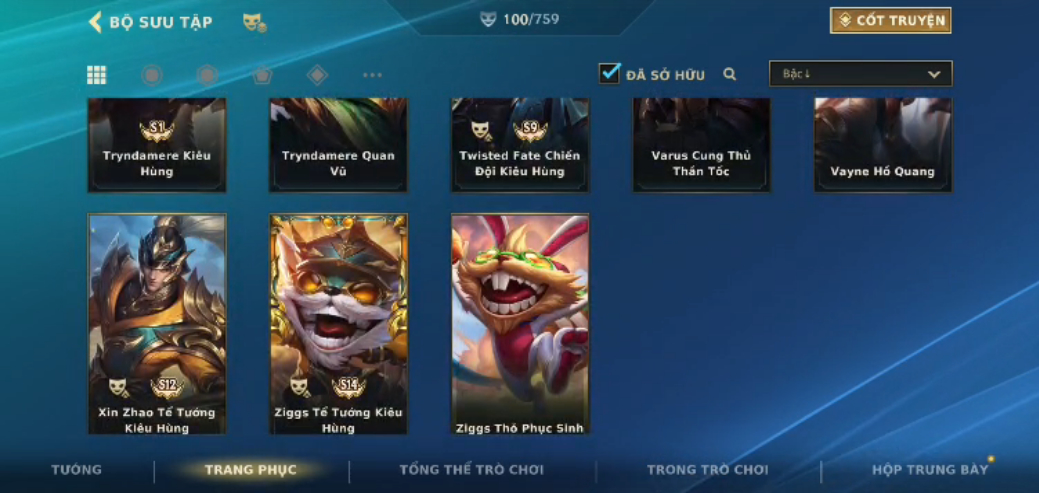
Task: Select the grid view filter icon
Action: [97, 75]
